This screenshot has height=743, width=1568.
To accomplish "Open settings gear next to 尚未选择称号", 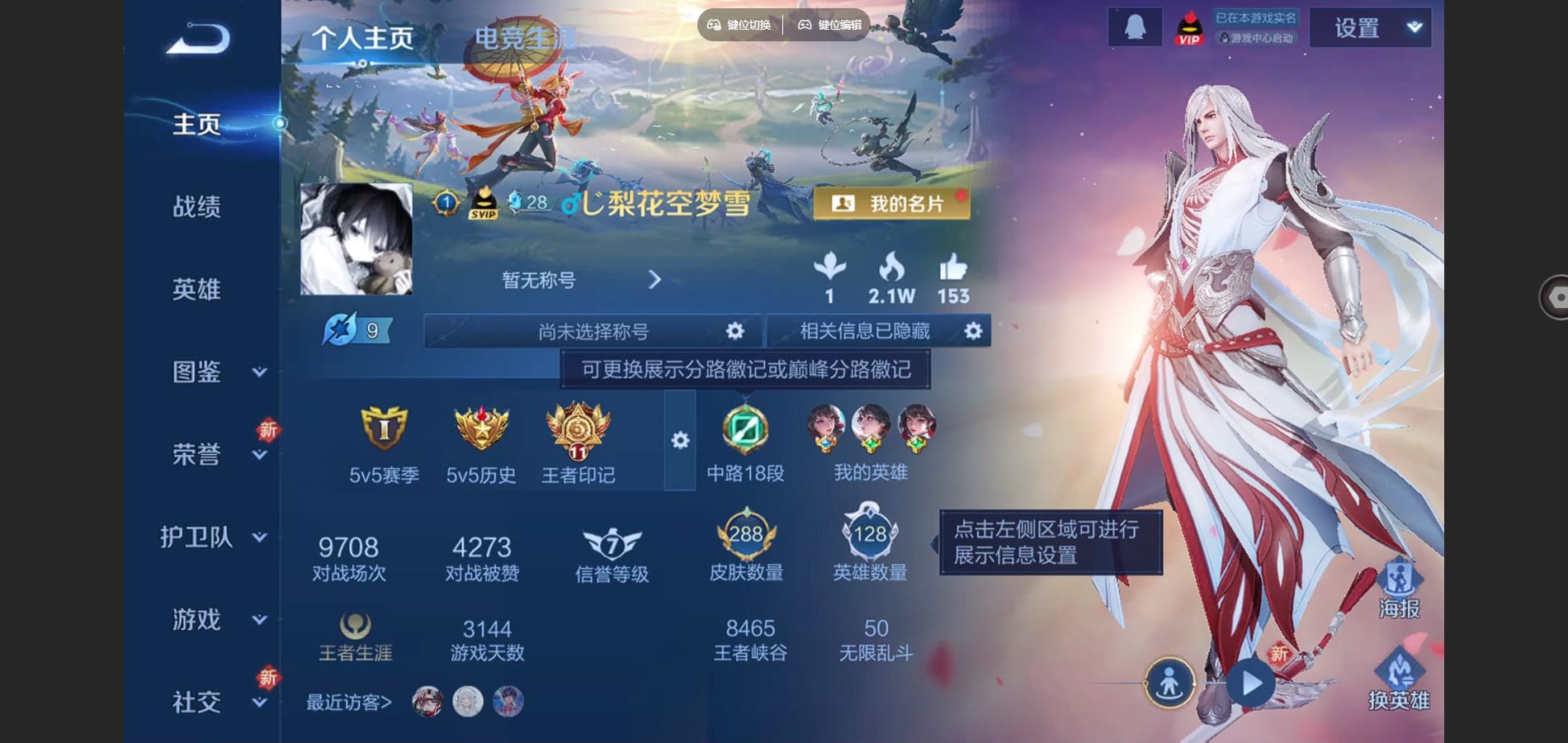I will pos(735,330).
